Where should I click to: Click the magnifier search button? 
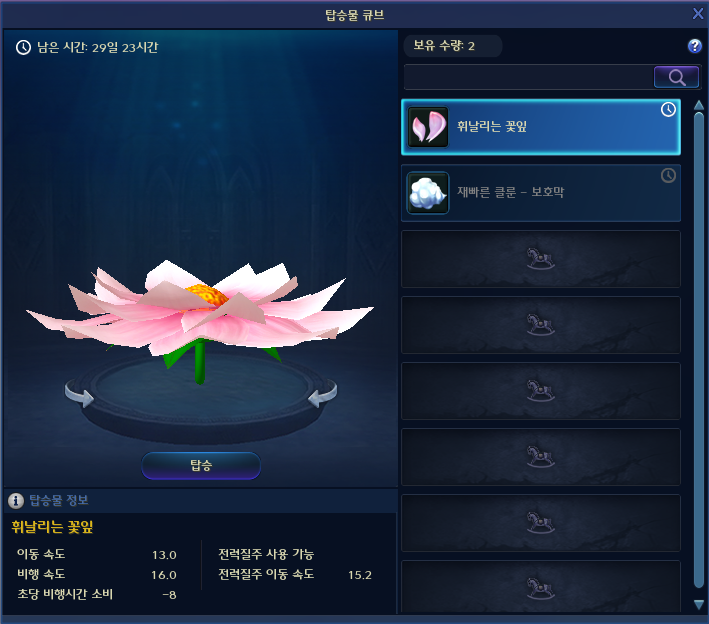[x=676, y=77]
